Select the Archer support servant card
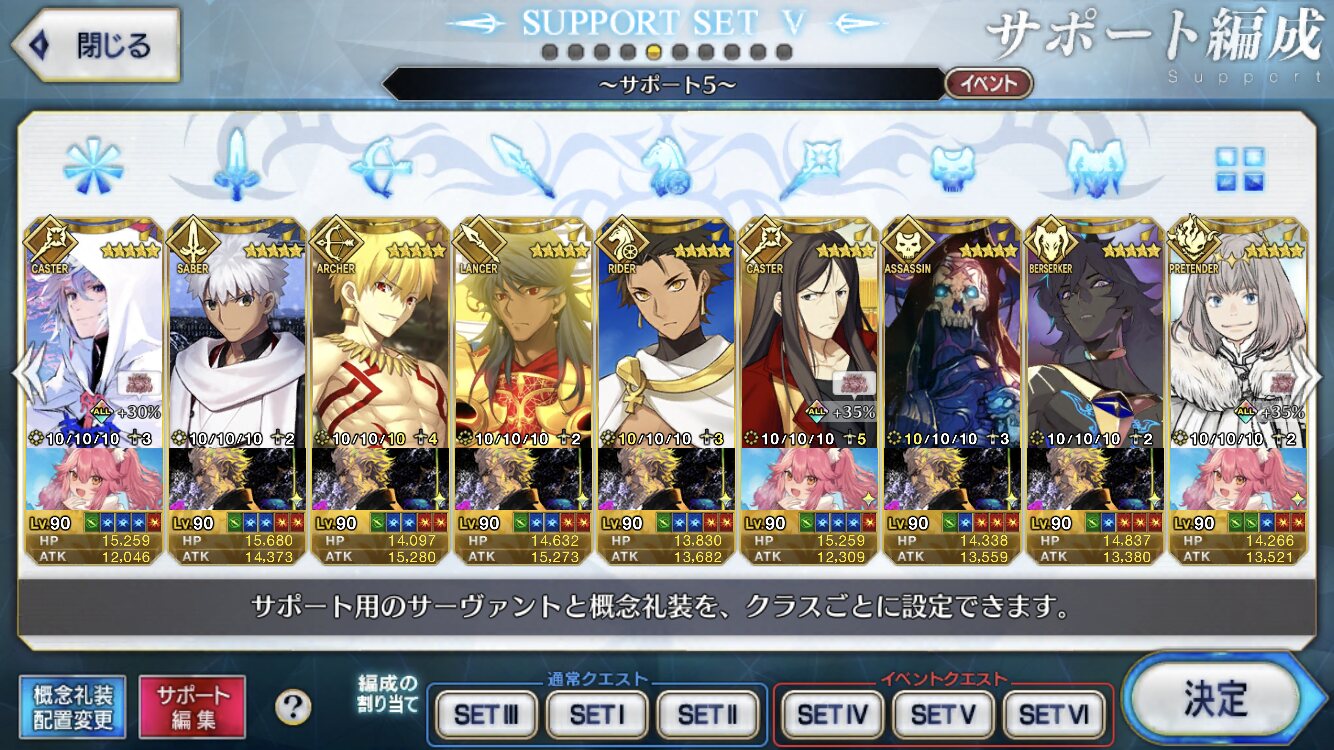1334x750 pixels. click(x=380, y=340)
